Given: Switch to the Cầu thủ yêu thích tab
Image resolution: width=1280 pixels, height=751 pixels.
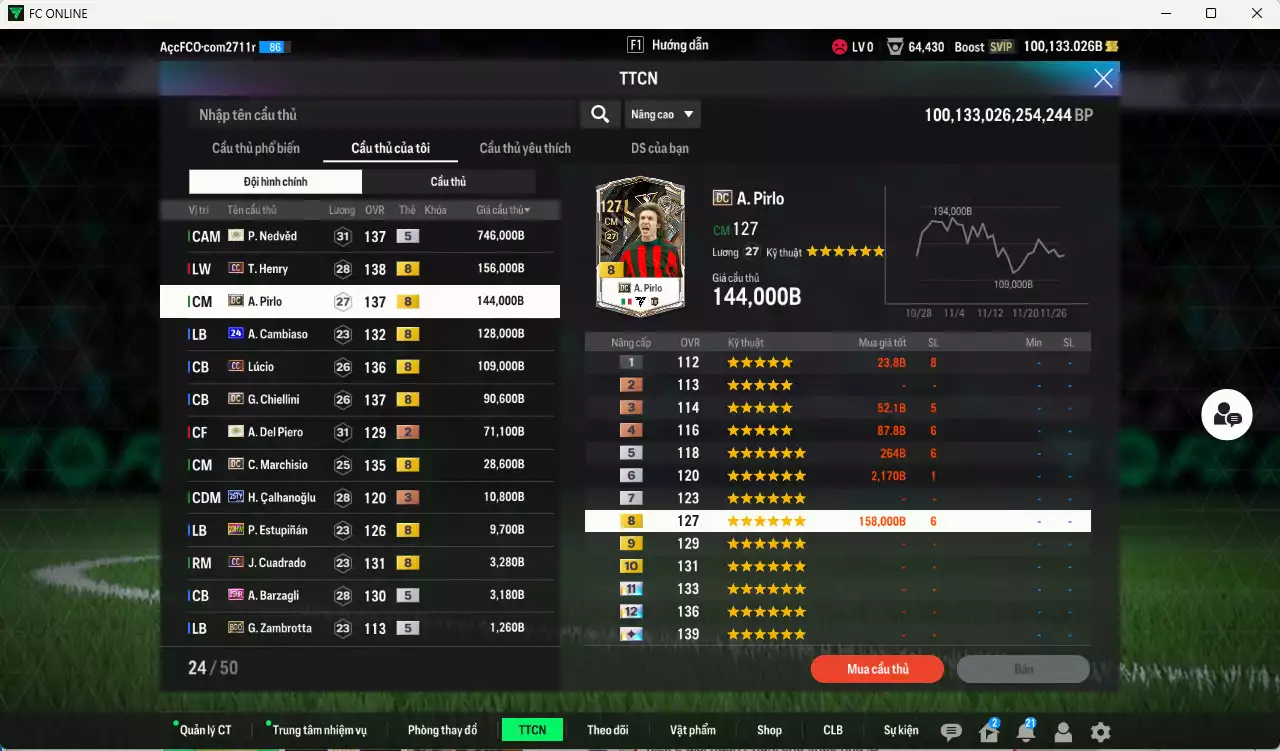Looking at the screenshot, I should click(524, 148).
